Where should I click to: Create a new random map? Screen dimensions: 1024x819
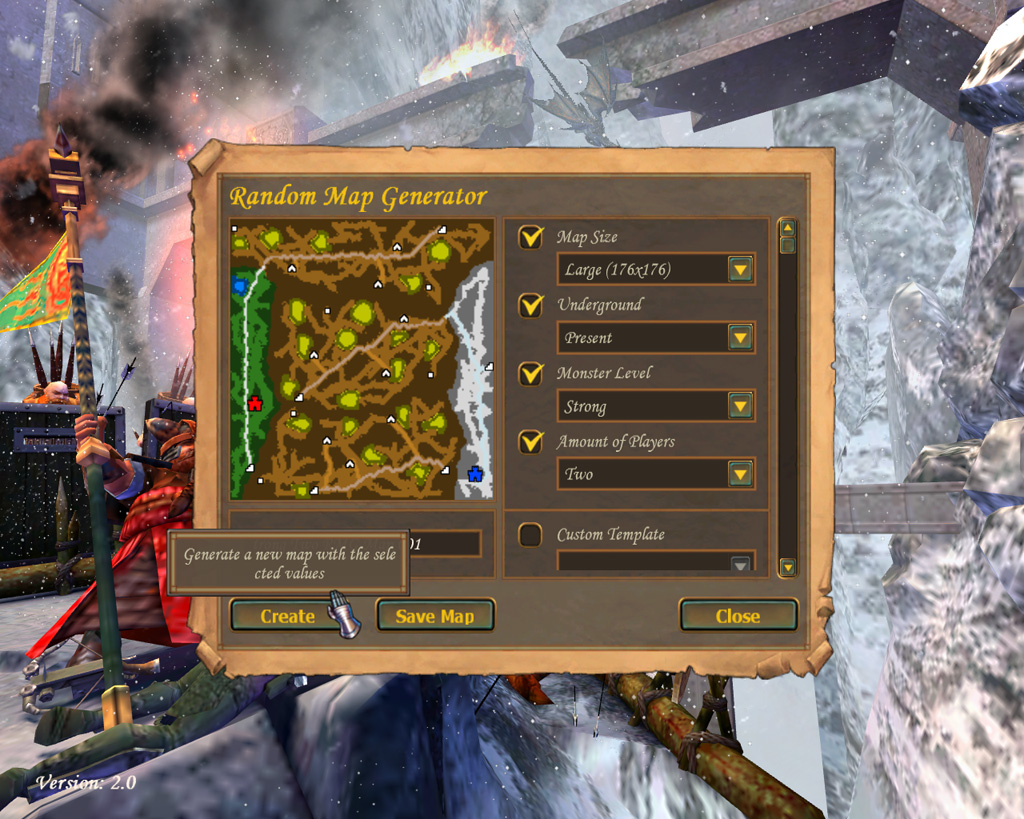pyautogui.click(x=287, y=616)
